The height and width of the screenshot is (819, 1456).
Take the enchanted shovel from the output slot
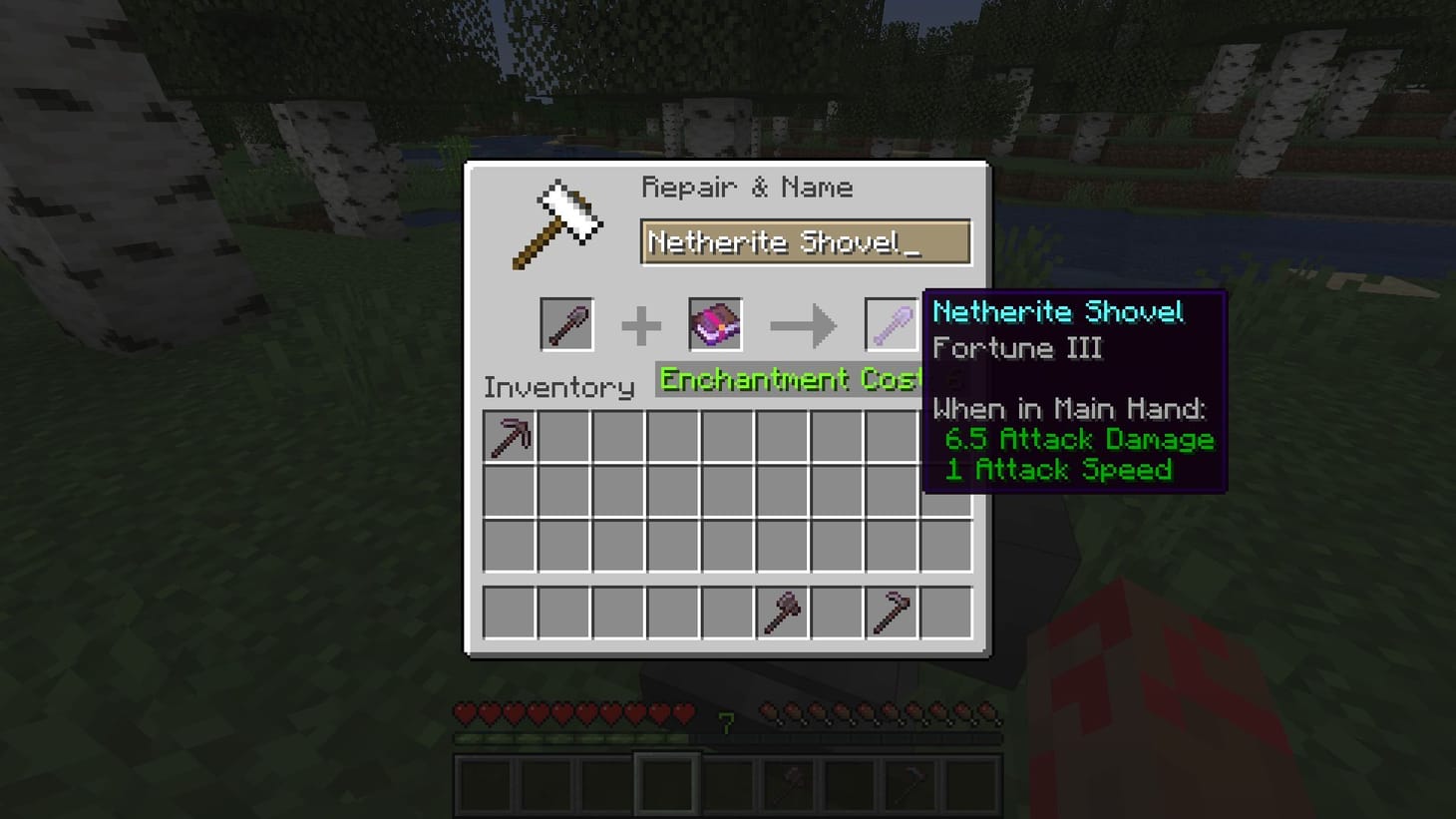coord(891,324)
